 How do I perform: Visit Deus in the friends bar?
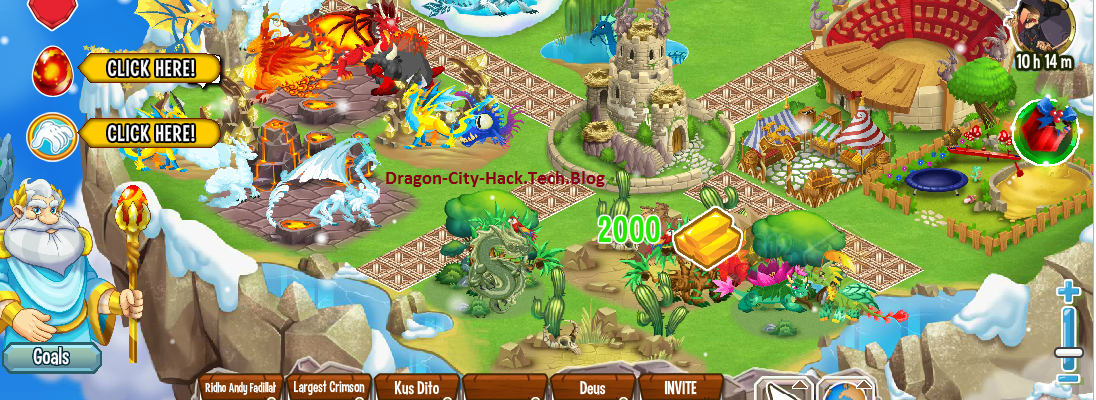point(593,388)
